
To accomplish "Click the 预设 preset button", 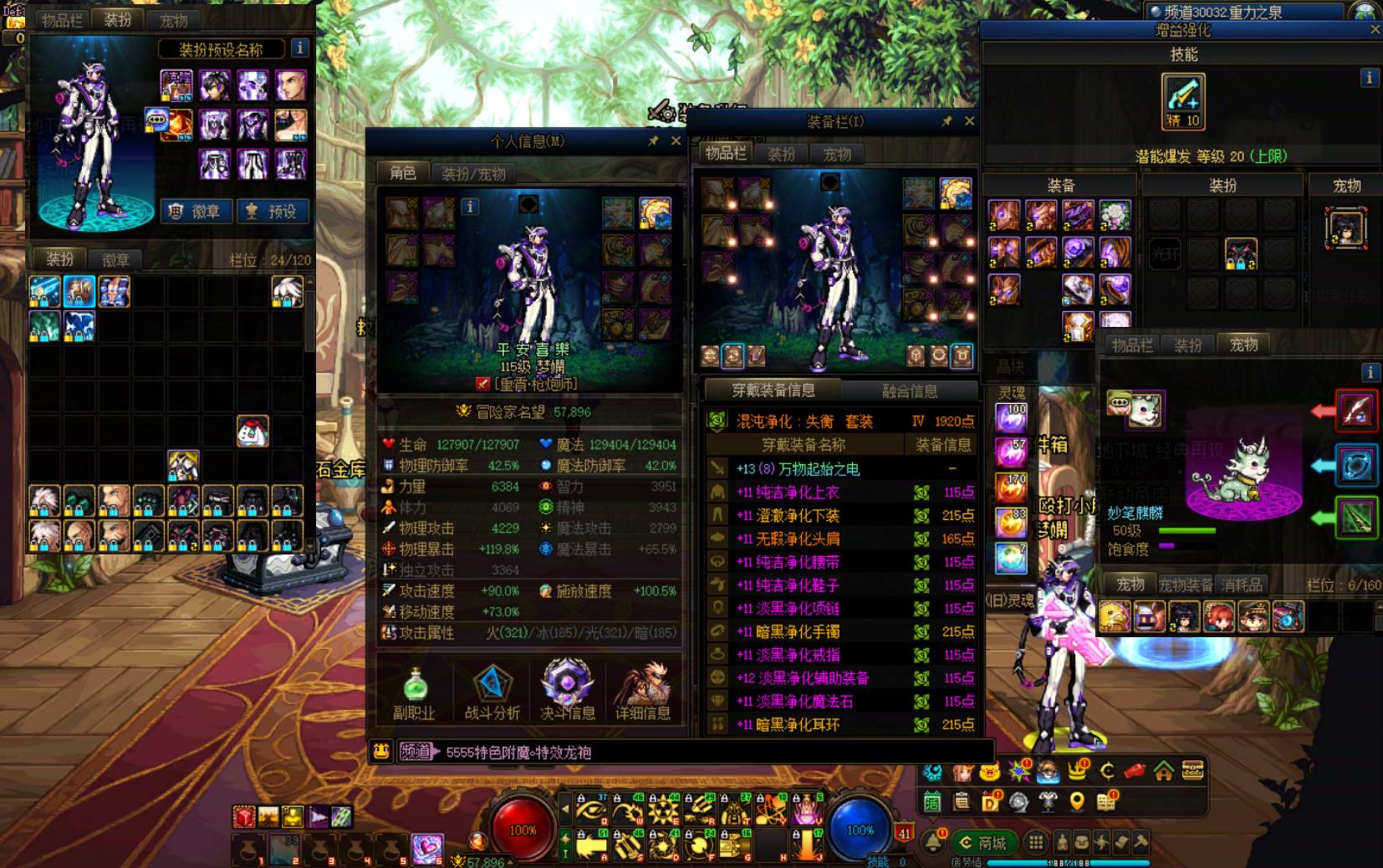I will pos(272,212).
